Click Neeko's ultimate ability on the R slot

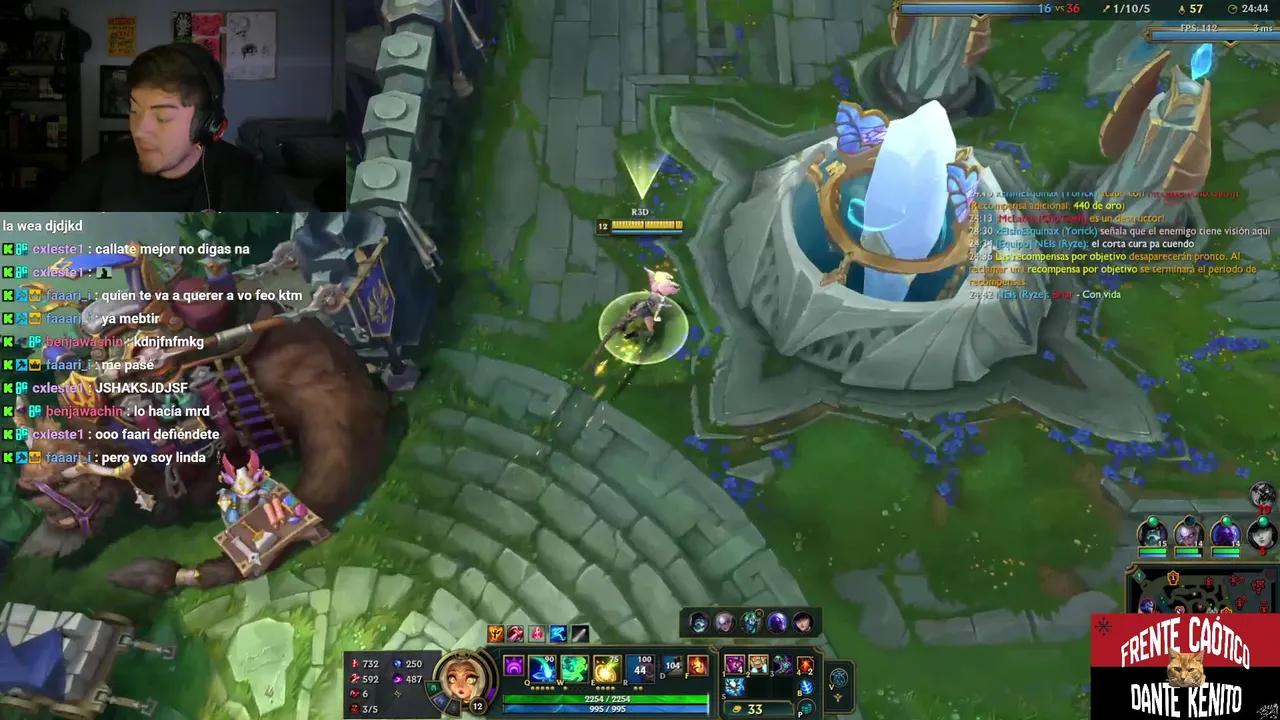(638, 669)
